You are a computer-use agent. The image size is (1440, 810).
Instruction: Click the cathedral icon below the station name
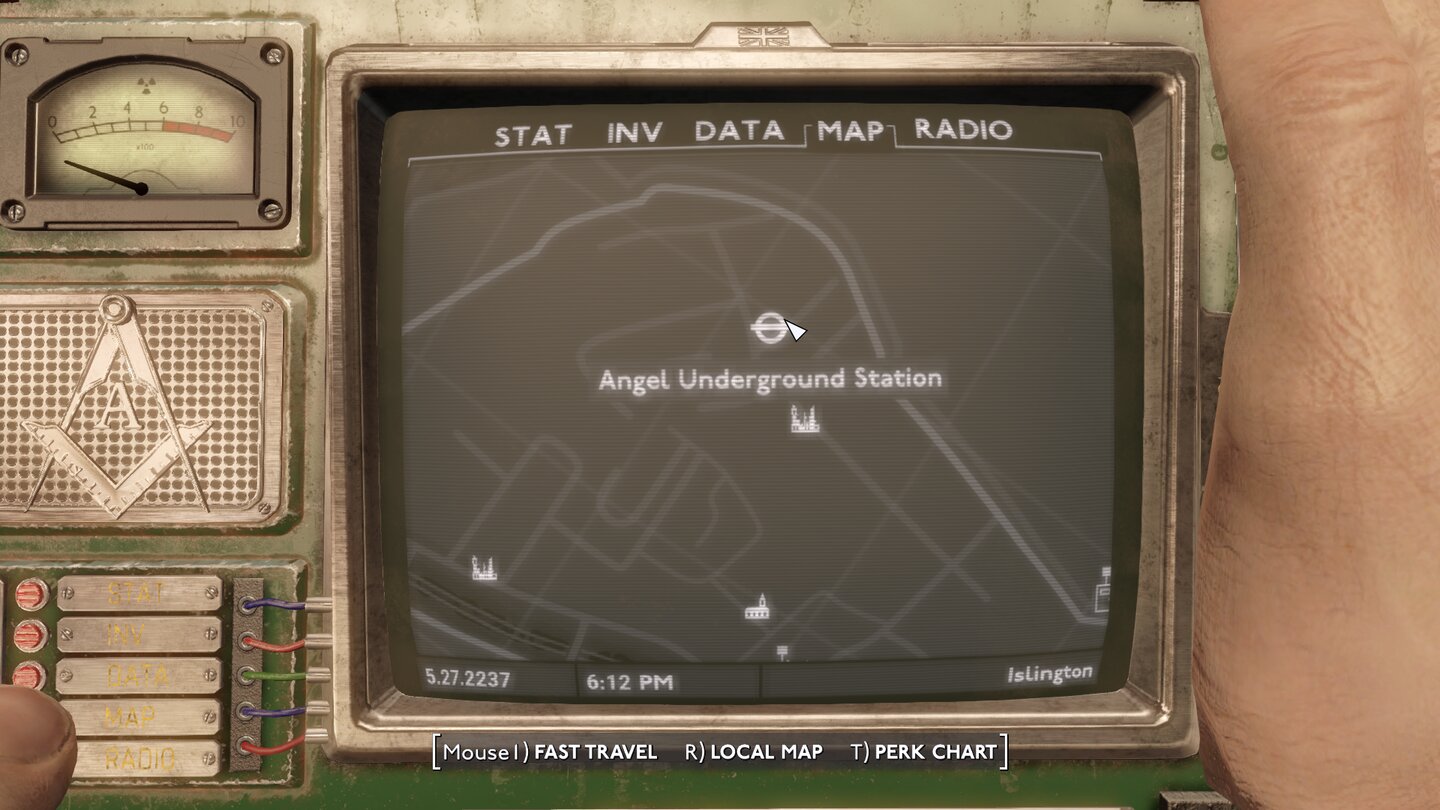804,416
